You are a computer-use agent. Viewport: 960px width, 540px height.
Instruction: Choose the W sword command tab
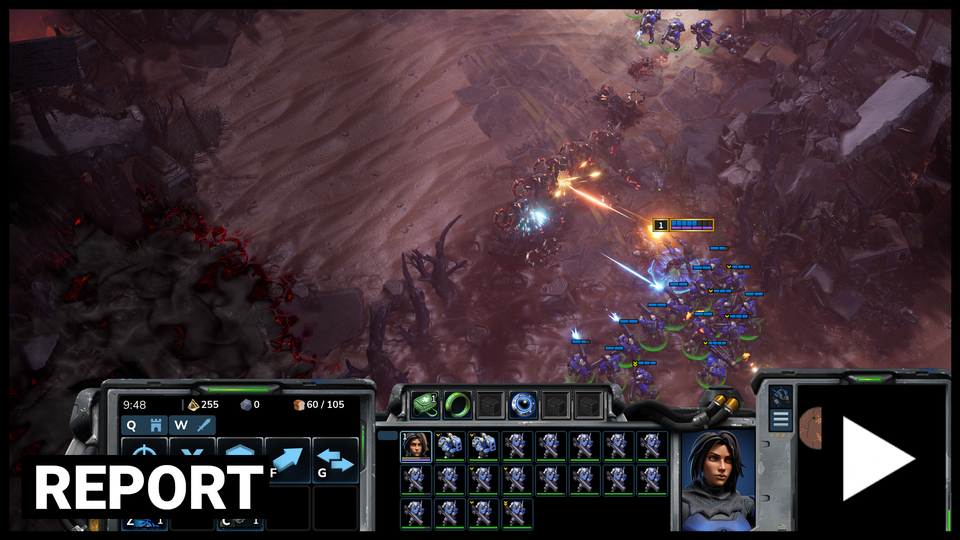point(192,425)
